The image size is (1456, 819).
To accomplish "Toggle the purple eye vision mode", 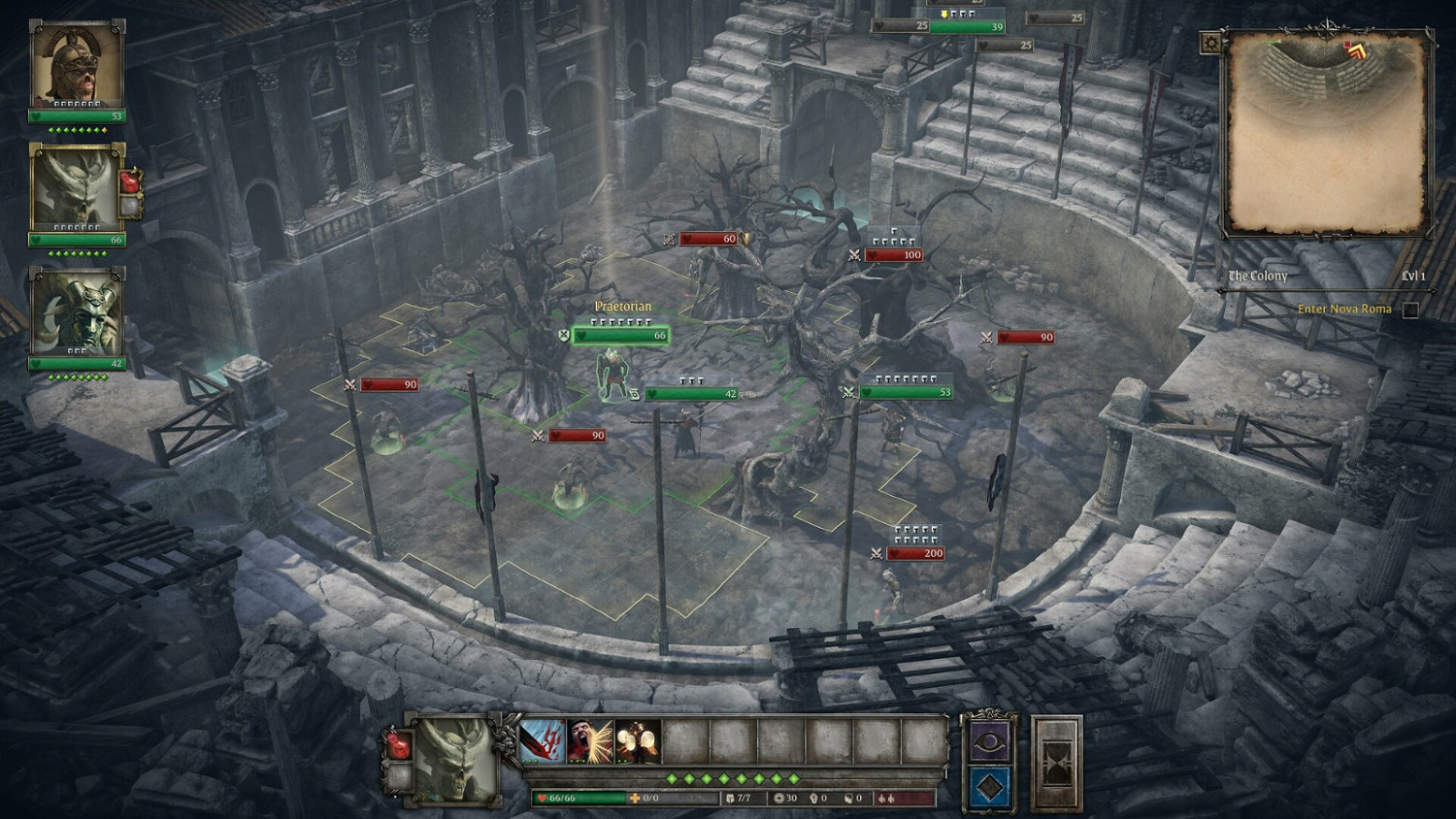I will pyautogui.click(x=989, y=741).
